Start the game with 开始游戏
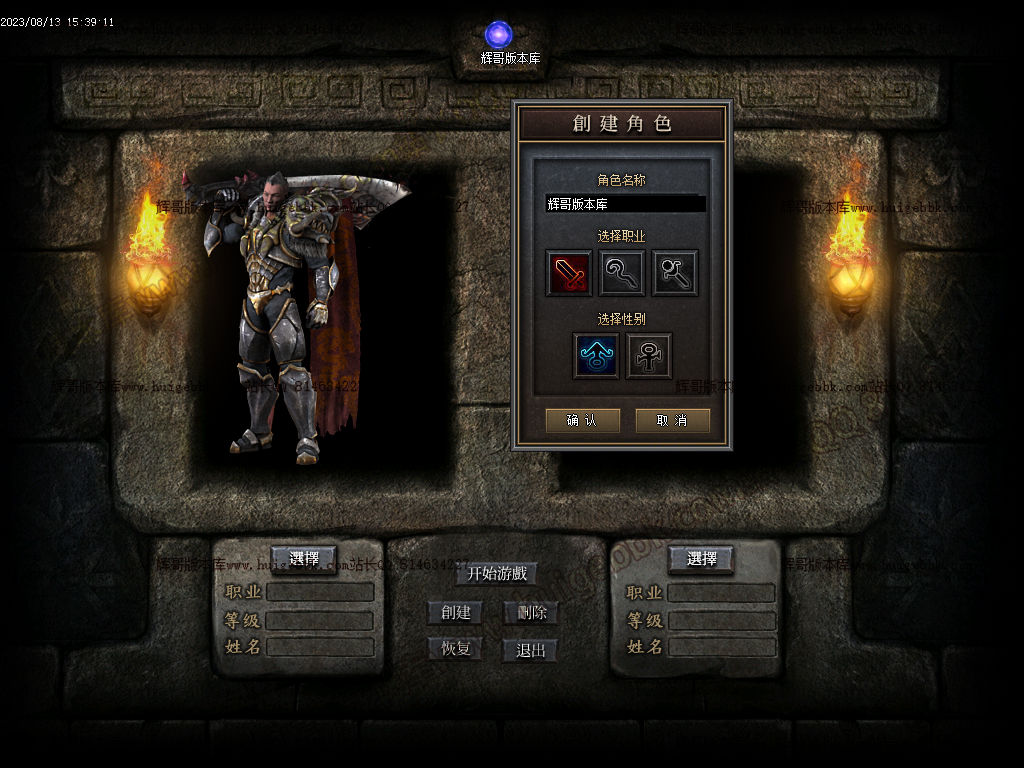 pyautogui.click(x=497, y=573)
